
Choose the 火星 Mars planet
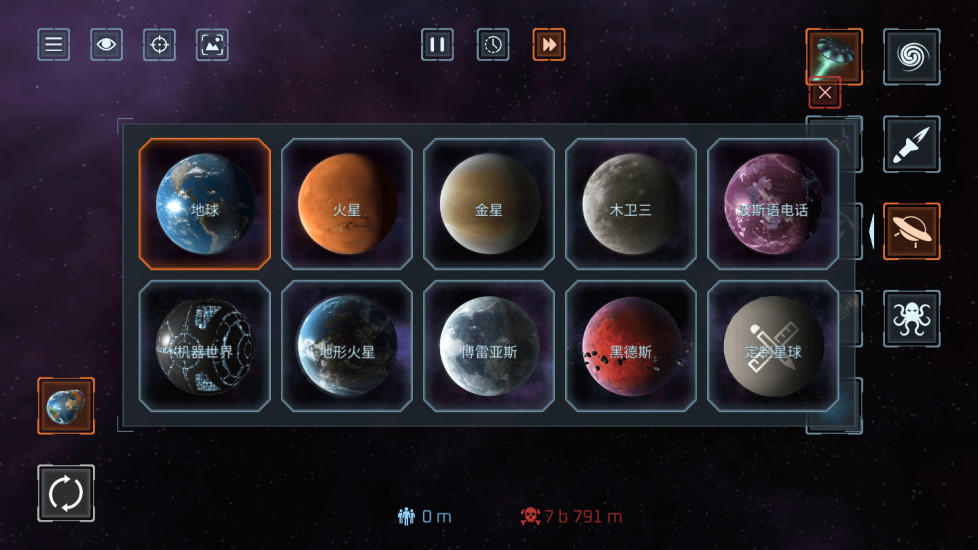pyautogui.click(x=347, y=204)
